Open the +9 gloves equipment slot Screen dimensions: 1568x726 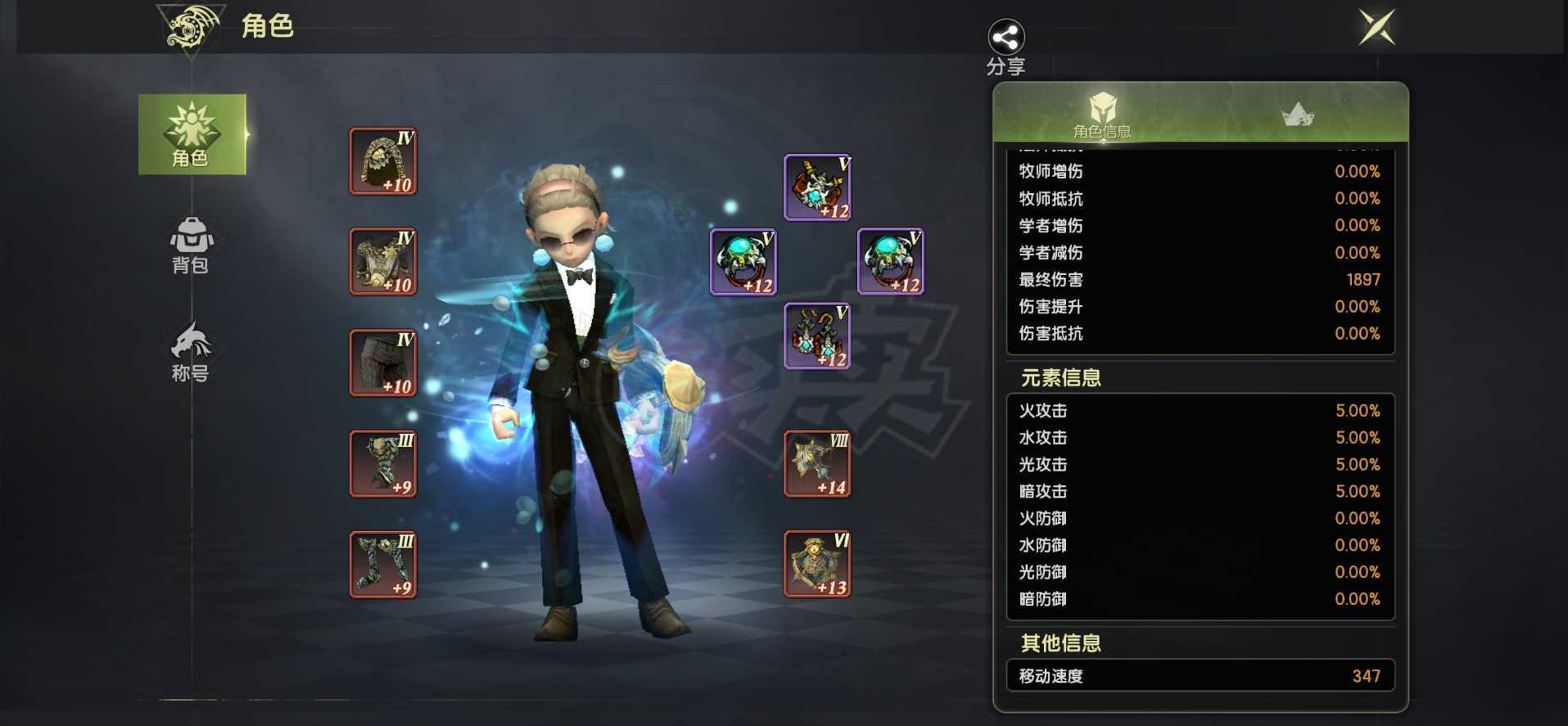click(x=383, y=463)
